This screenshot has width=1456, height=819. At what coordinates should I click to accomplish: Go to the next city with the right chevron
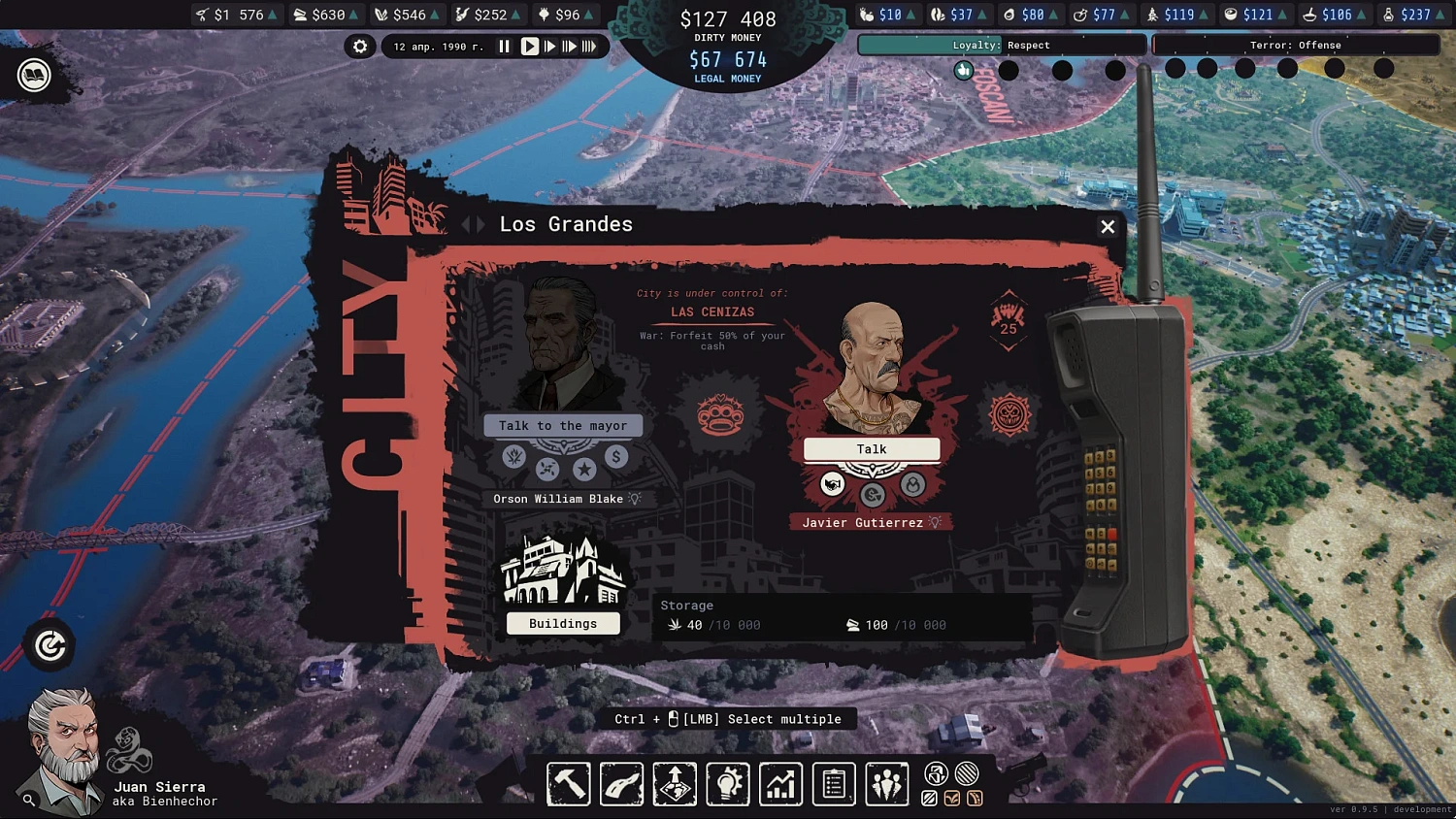pos(482,224)
